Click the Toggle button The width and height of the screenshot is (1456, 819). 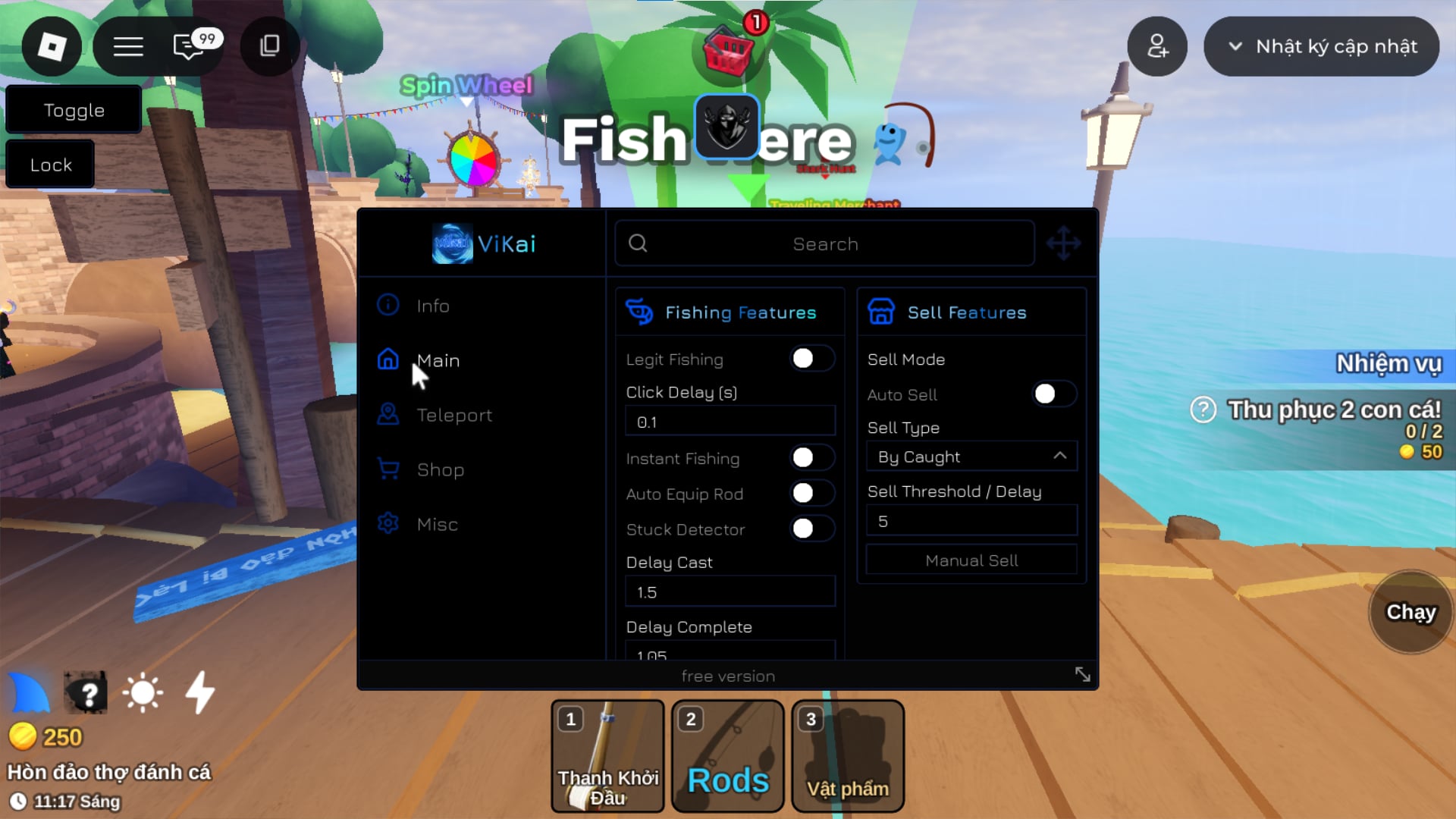pos(74,111)
